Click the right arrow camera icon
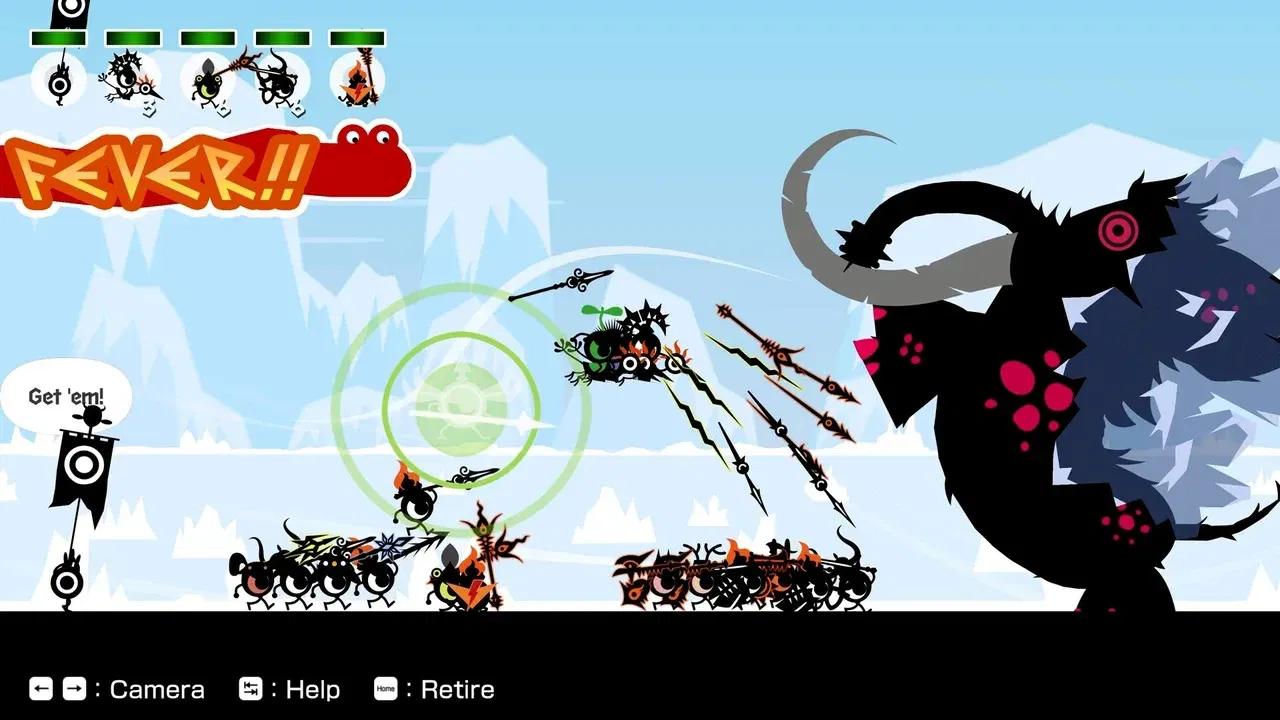 coord(73,689)
